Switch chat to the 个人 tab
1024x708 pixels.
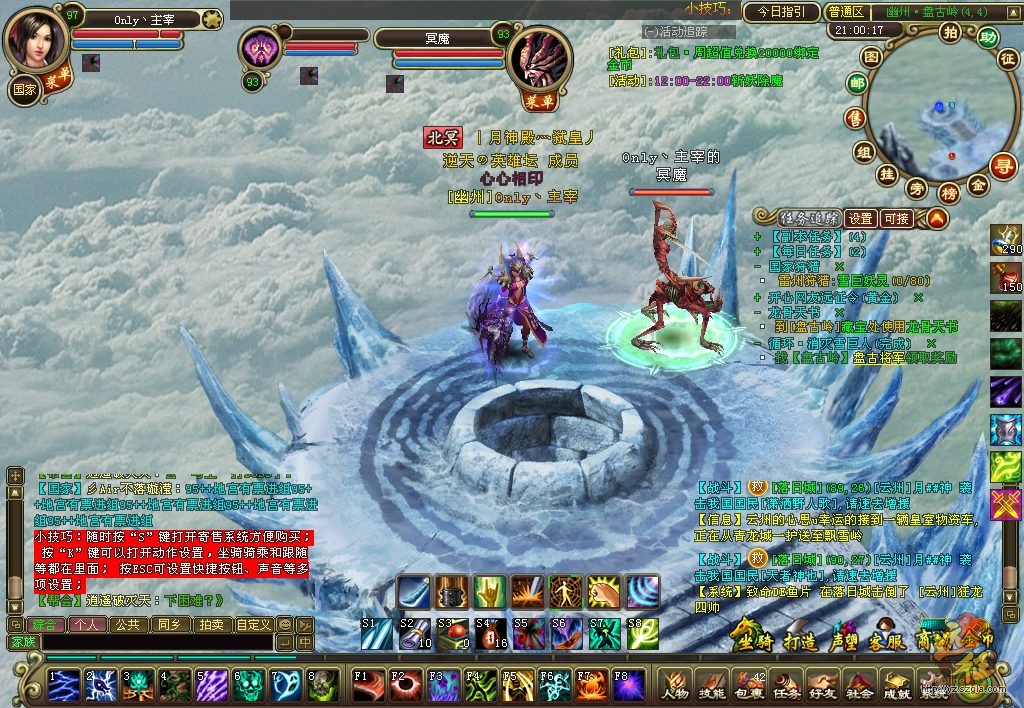(x=85, y=624)
